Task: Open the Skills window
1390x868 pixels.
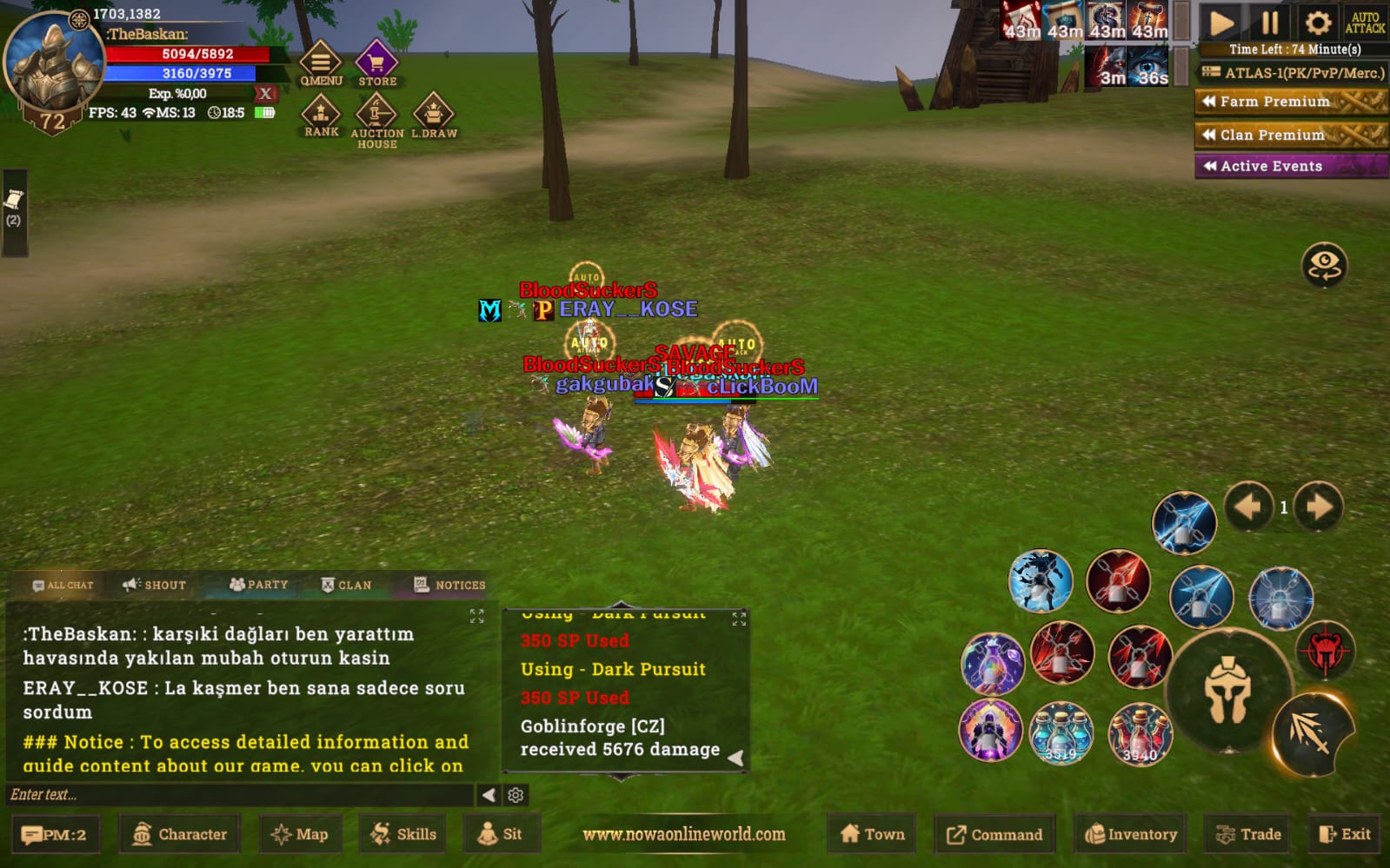Action: pos(403,834)
